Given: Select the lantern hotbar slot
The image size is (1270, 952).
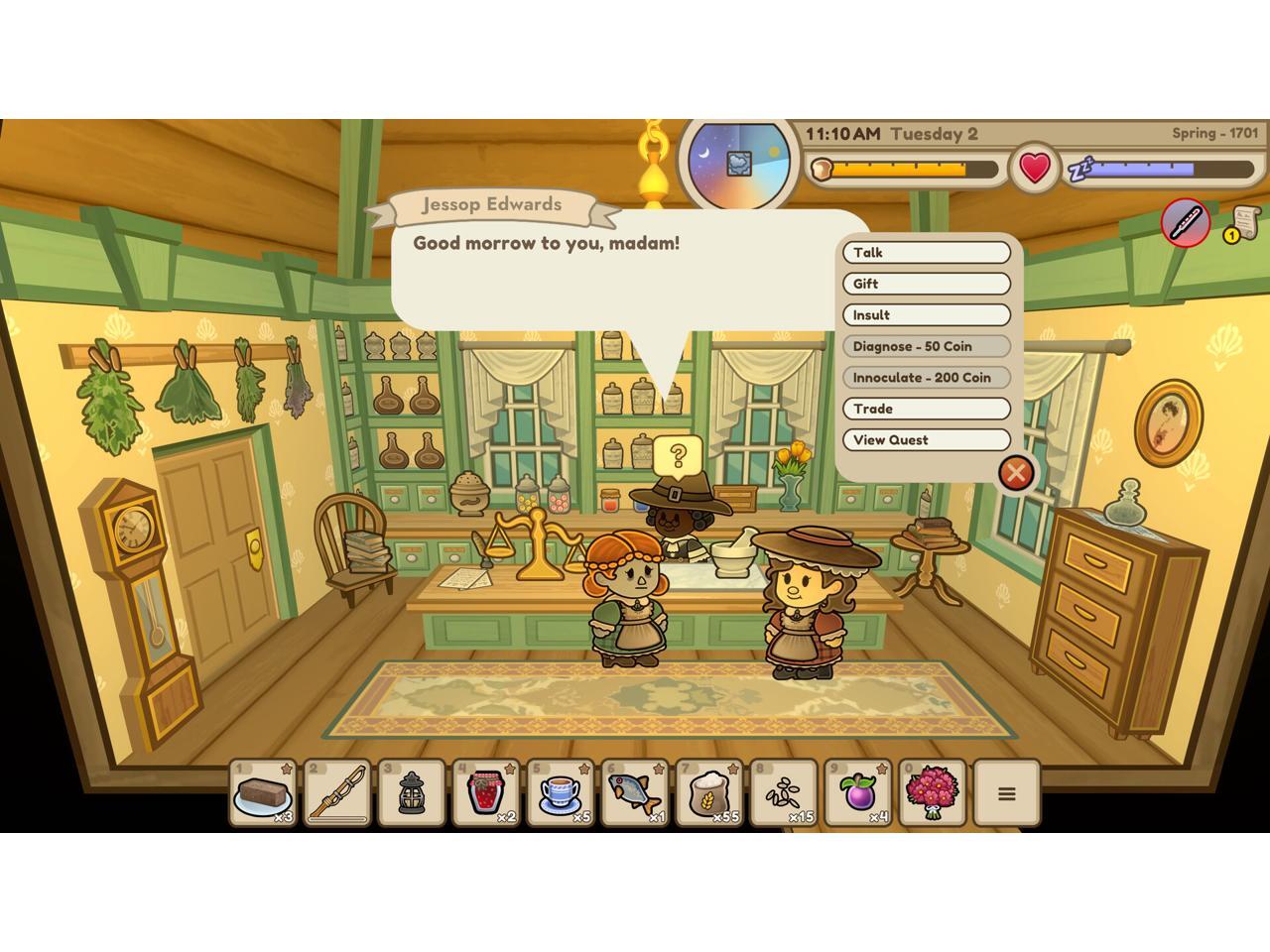Looking at the screenshot, I should (x=412, y=792).
